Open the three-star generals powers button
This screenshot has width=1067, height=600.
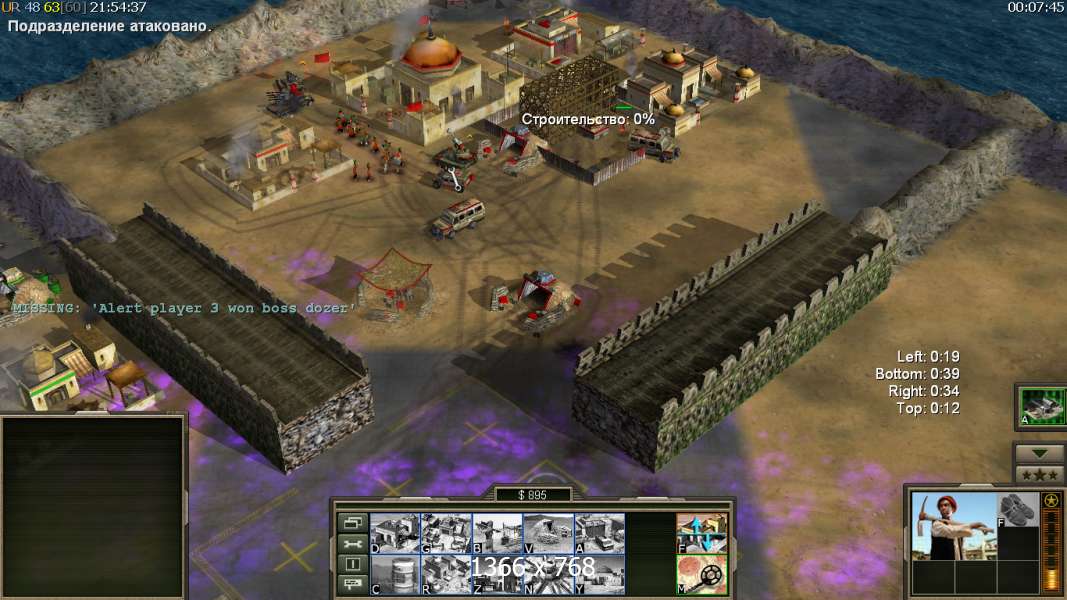coord(1040,475)
